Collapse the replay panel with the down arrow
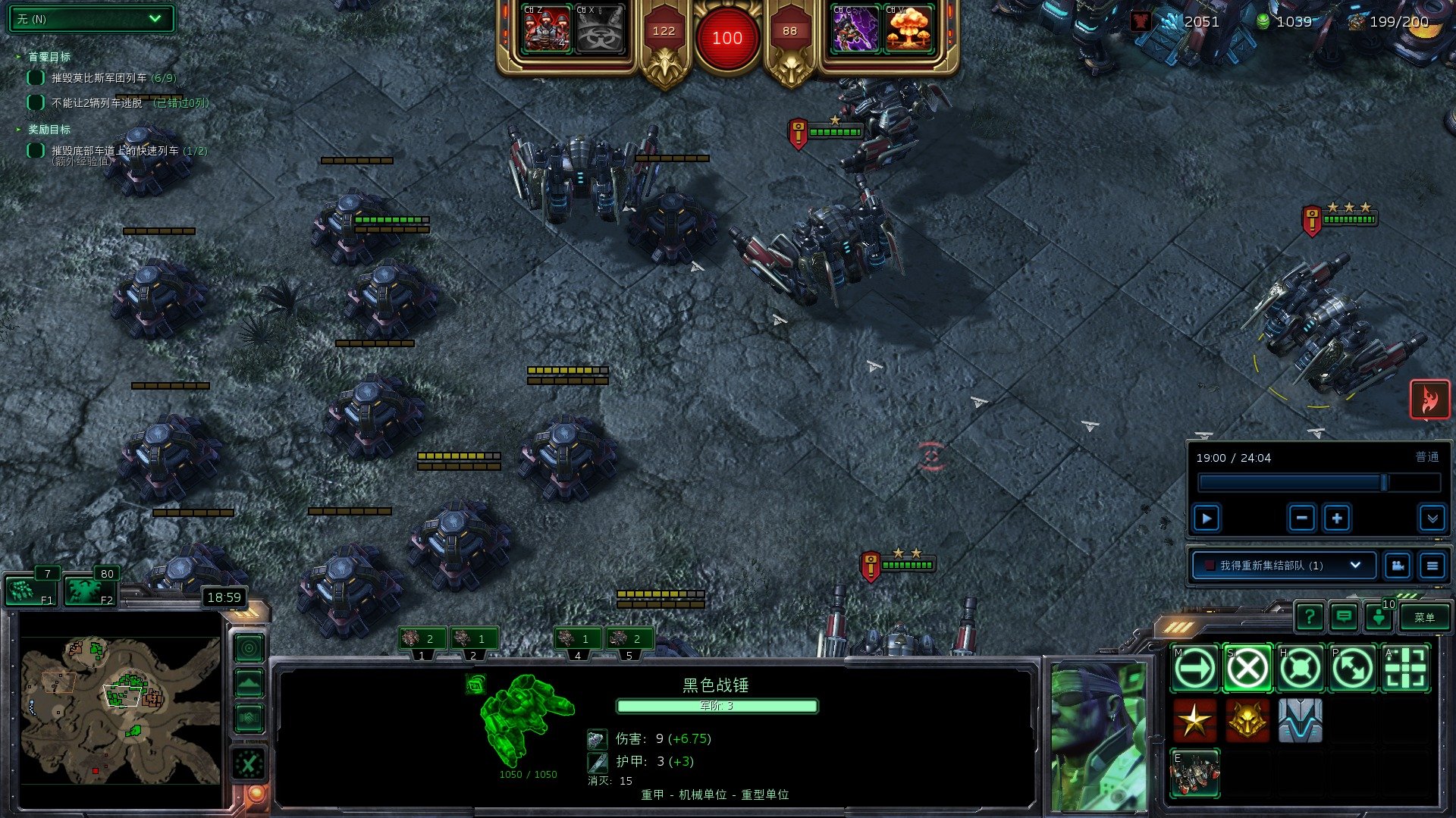 [x=1432, y=519]
